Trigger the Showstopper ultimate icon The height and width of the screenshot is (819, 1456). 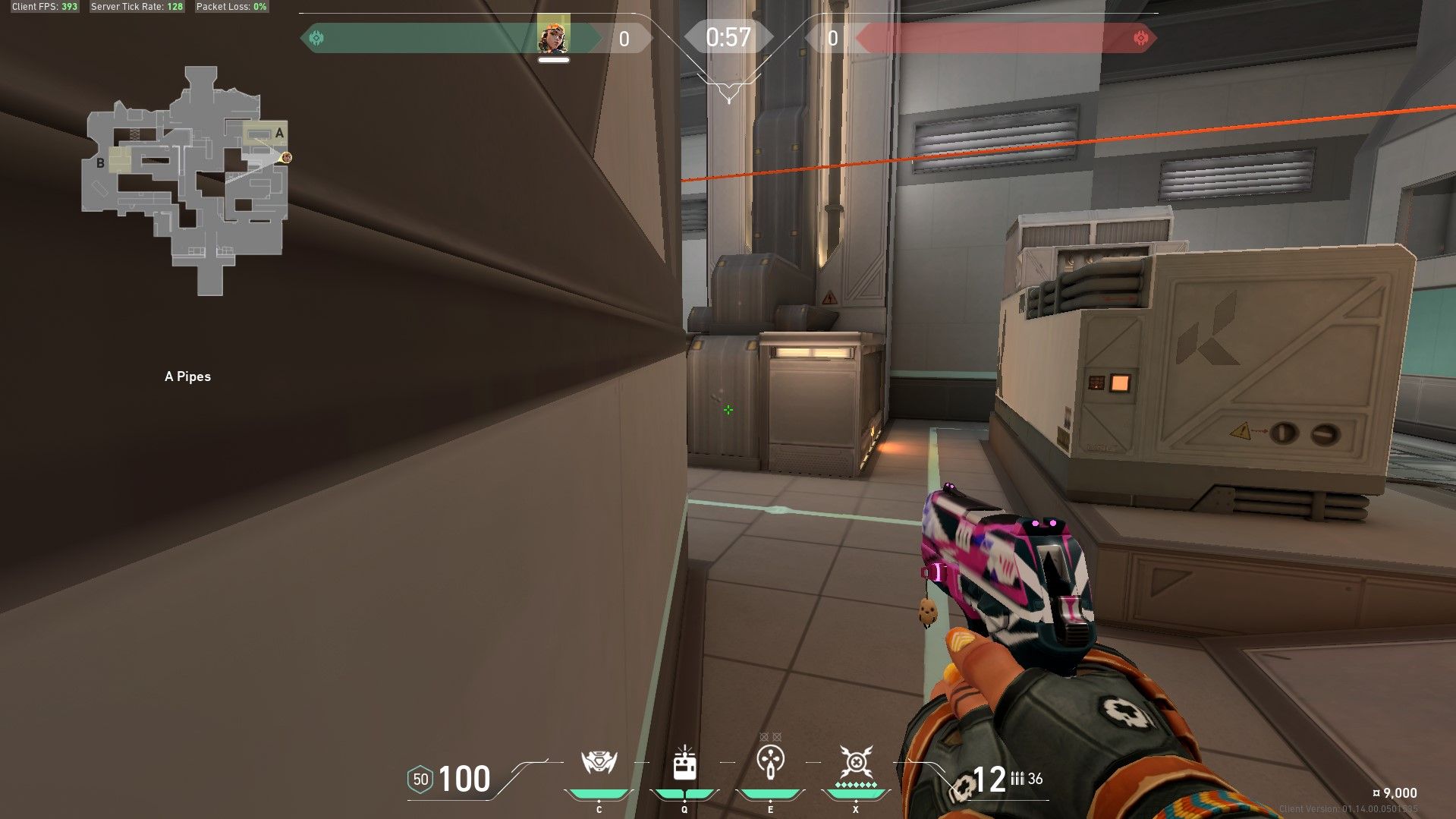click(856, 761)
